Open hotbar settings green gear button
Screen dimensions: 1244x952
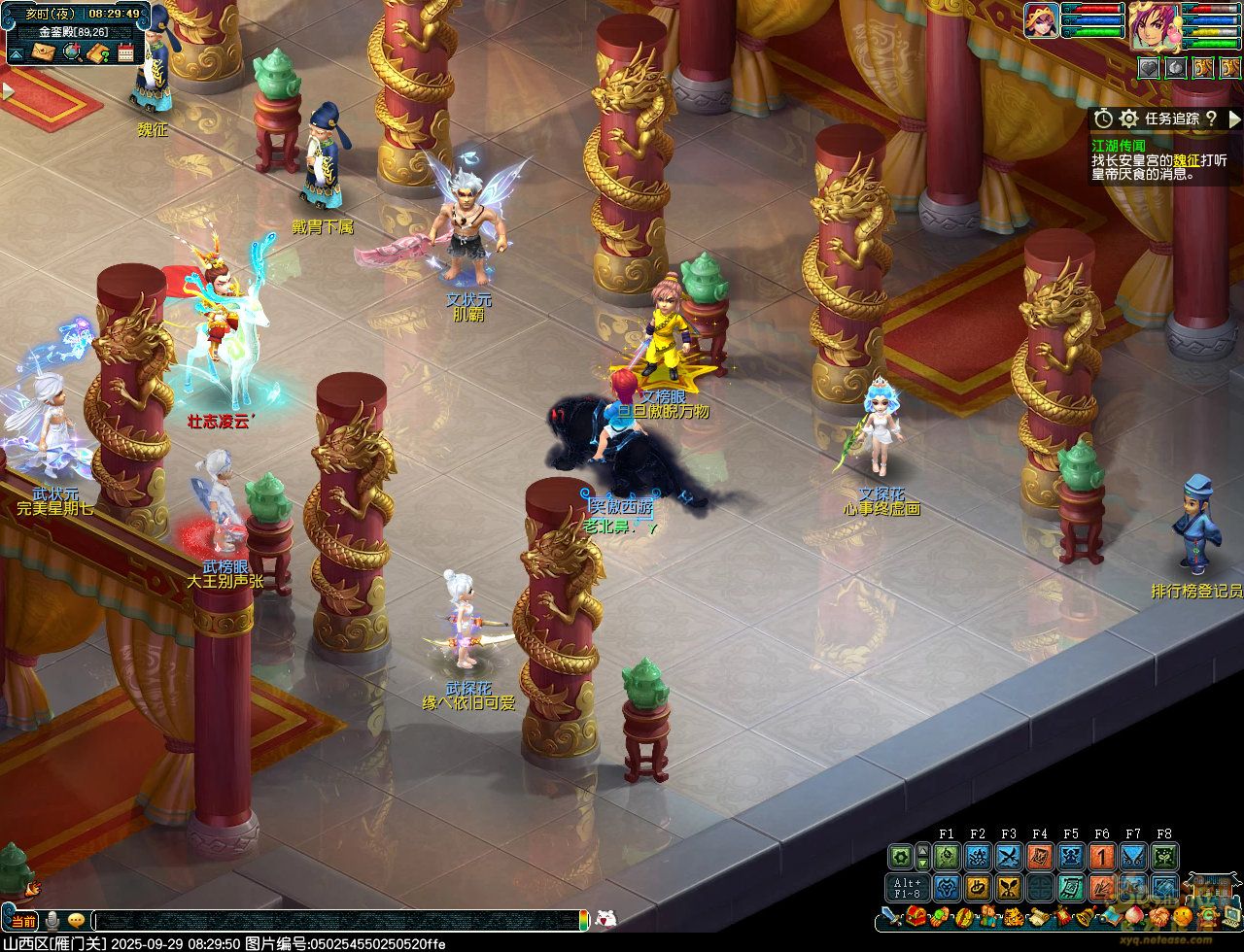point(901,857)
